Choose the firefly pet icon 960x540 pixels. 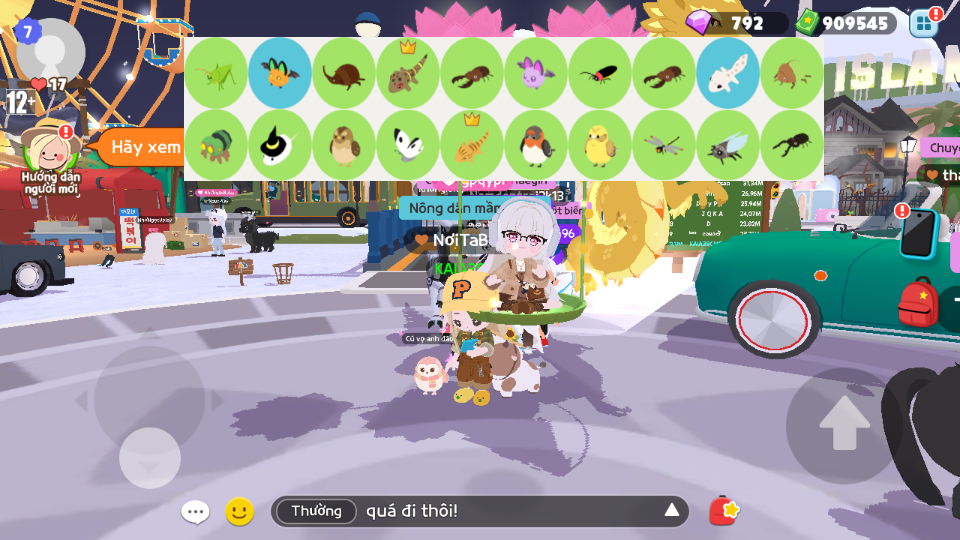pyautogui.click(x=600, y=73)
